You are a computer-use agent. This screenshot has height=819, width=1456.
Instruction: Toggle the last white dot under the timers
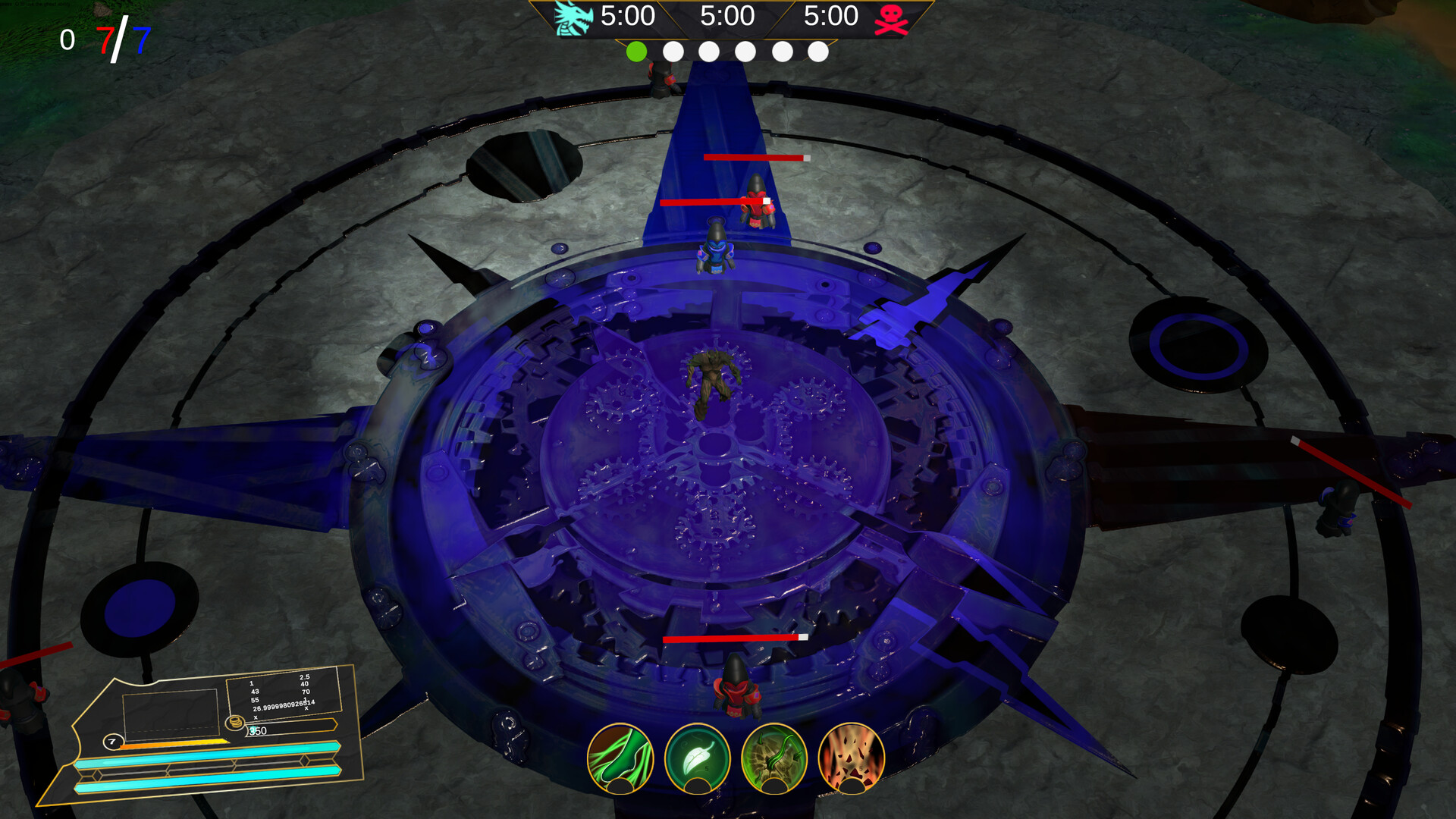click(816, 53)
